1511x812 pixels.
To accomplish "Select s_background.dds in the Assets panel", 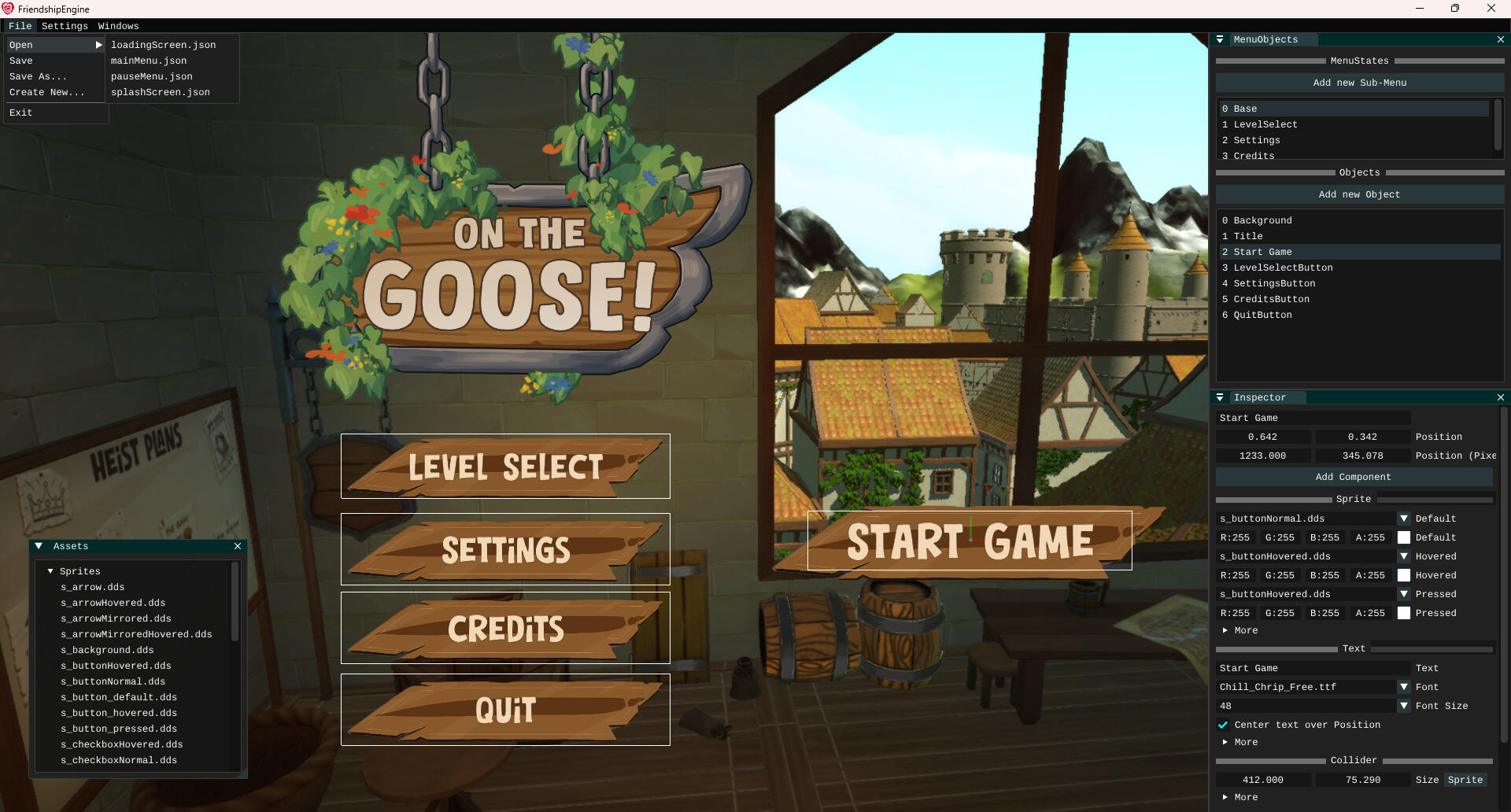I will click(x=107, y=650).
